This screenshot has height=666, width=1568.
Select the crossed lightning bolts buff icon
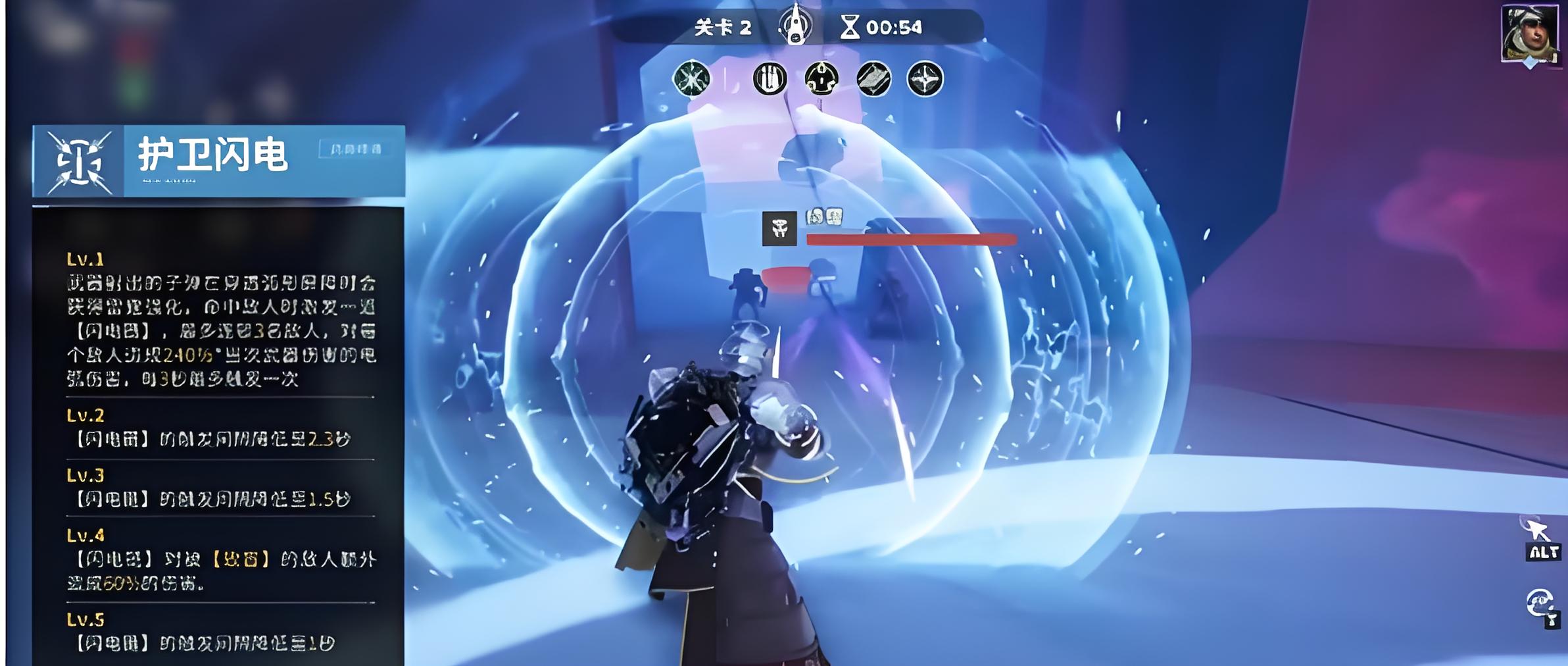(x=691, y=79)
